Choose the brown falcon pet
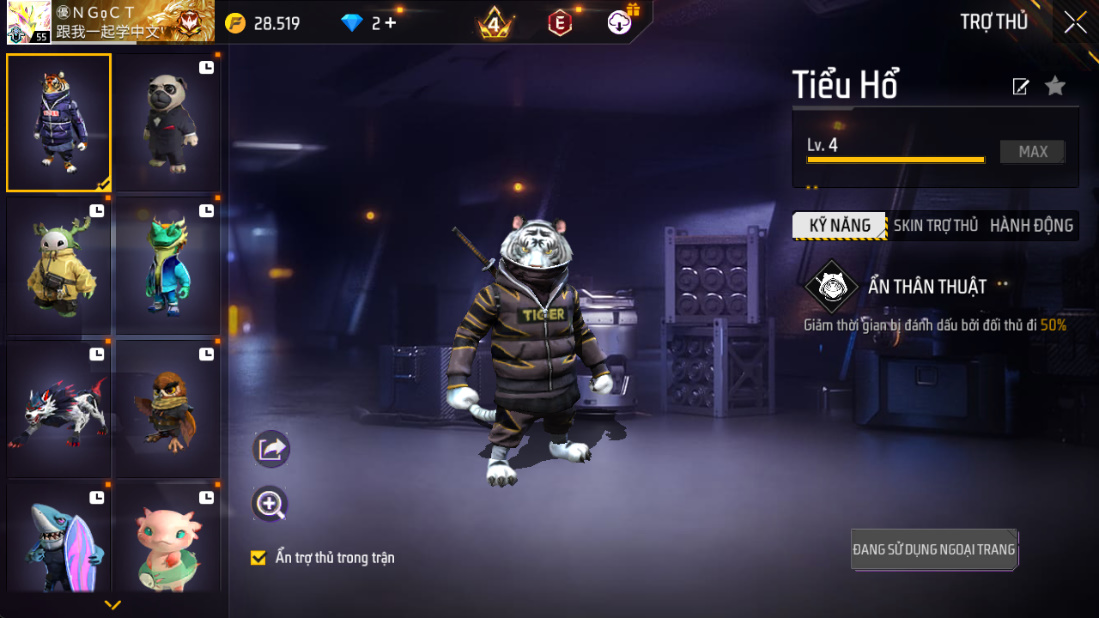 [167, 410]
